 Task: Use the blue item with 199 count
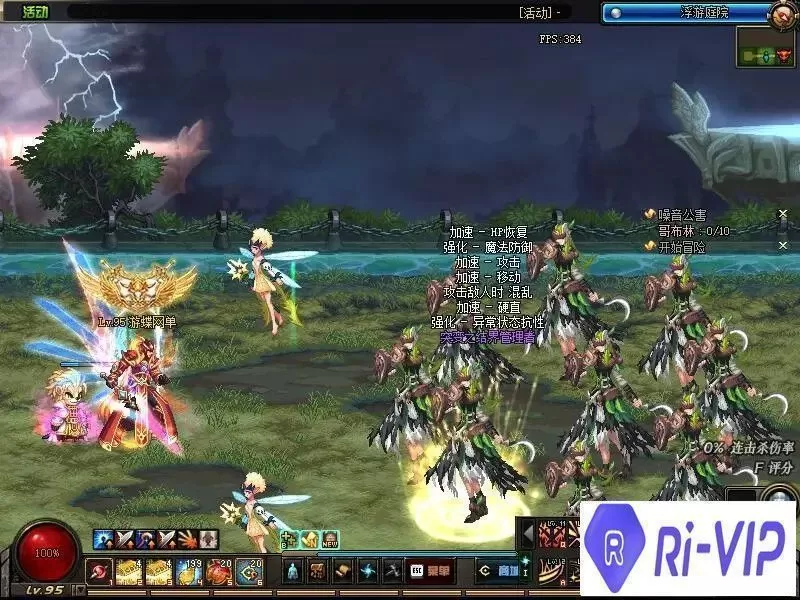191,571
